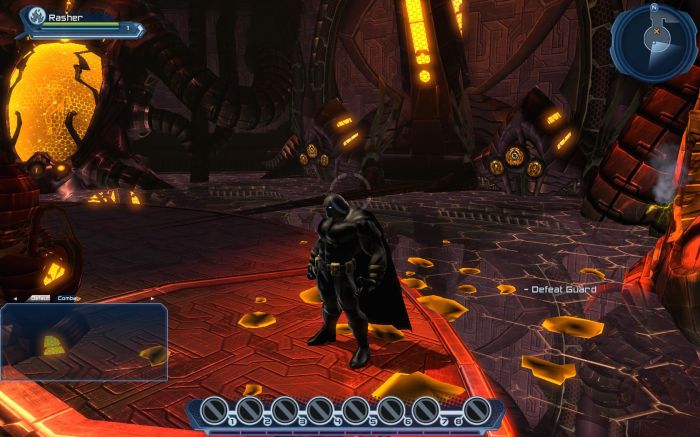Screen dimensions: 700x437
Task: Click Rasher's player portrait icon
Action: (36, 16)
